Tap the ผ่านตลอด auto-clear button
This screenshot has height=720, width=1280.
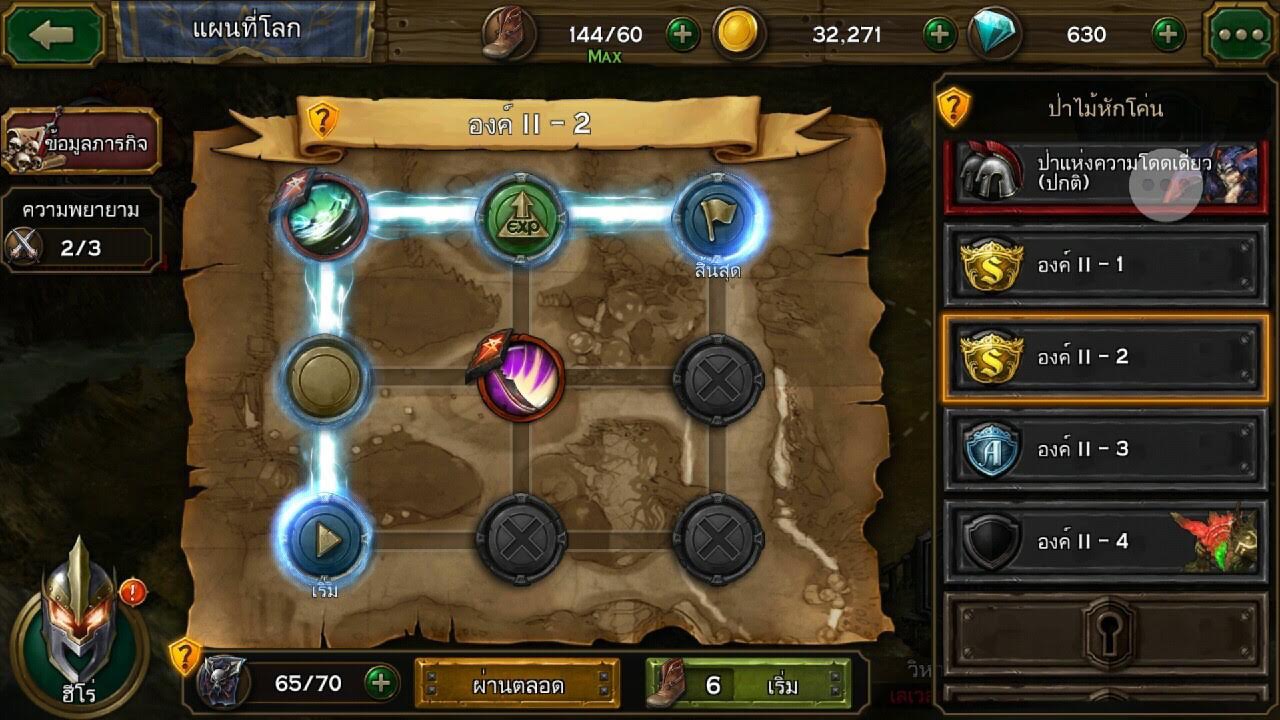pyautogui.click(x=517, y=685)
